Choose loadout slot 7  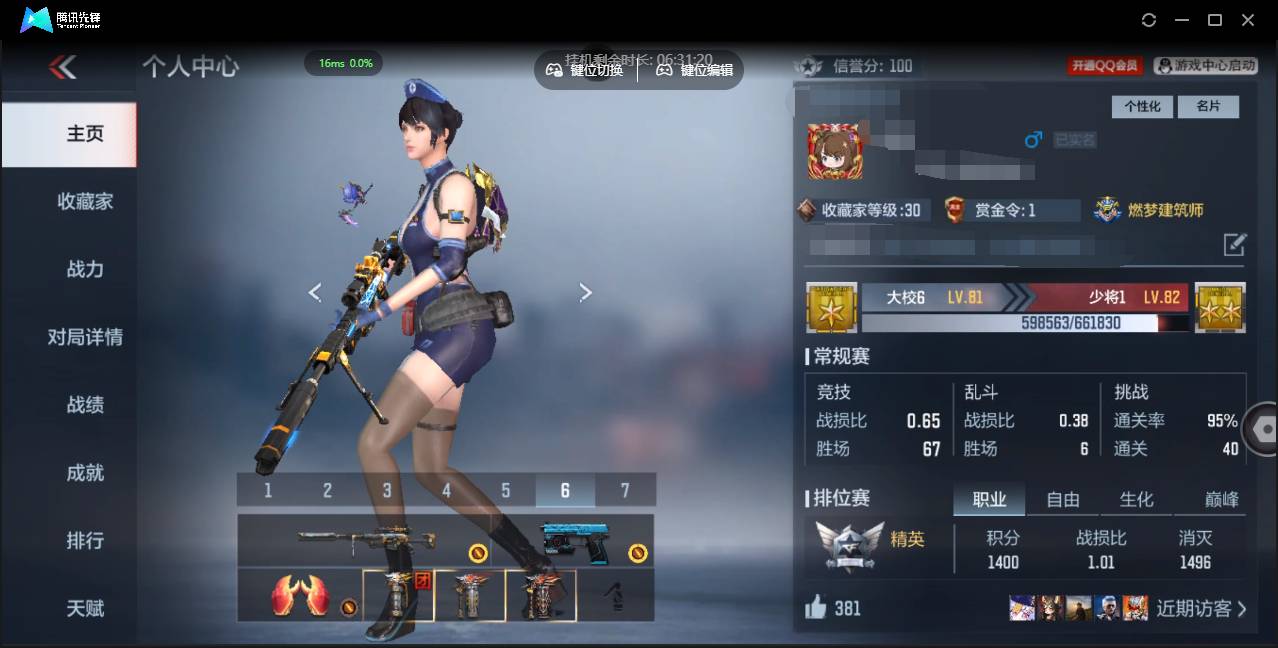click(625, 490)
